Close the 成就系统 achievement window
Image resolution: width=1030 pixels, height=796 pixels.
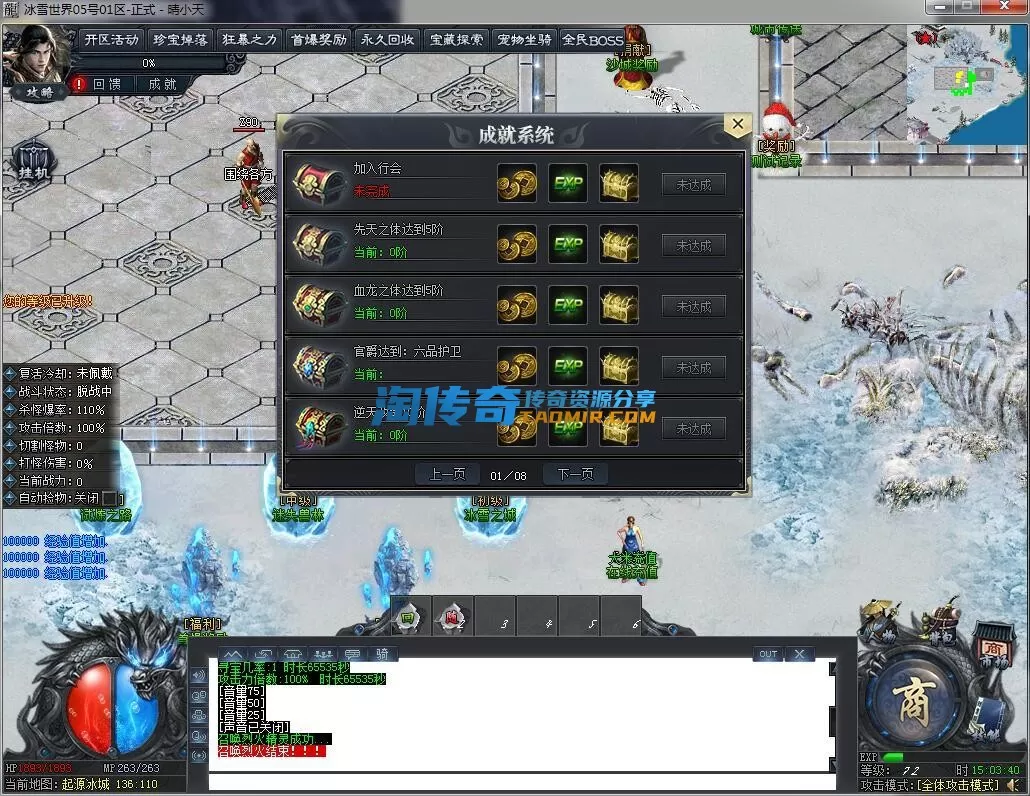(x=738, y=125)
